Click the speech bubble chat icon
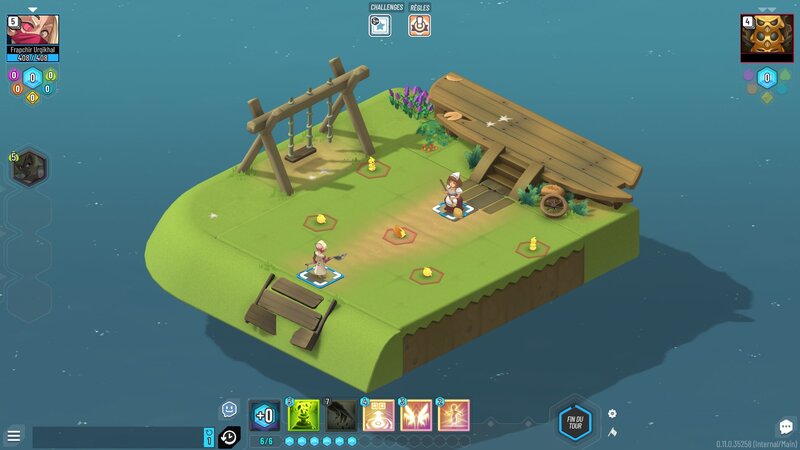 (785, 428)
